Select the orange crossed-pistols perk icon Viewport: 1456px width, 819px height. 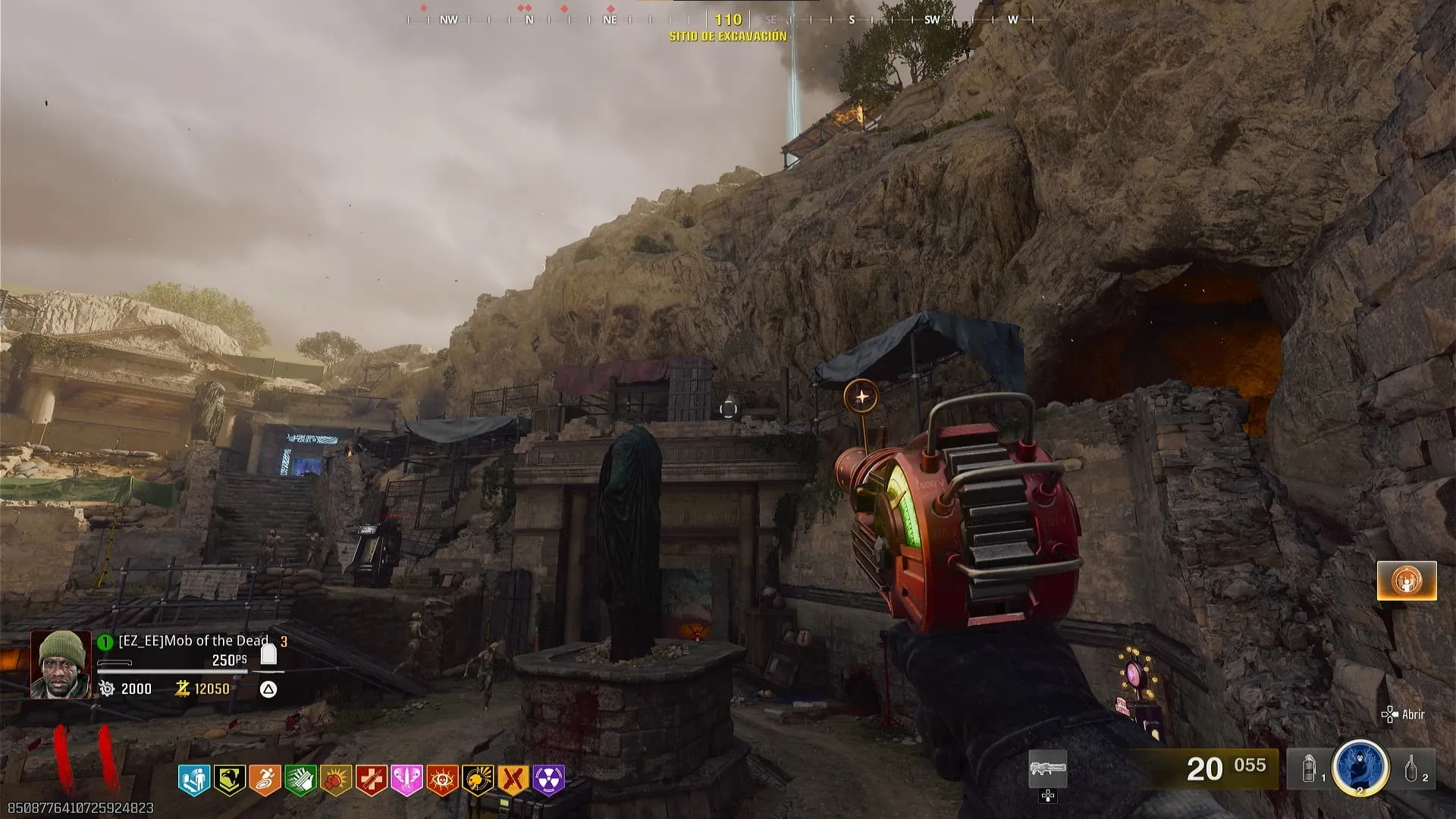(514, 780)
